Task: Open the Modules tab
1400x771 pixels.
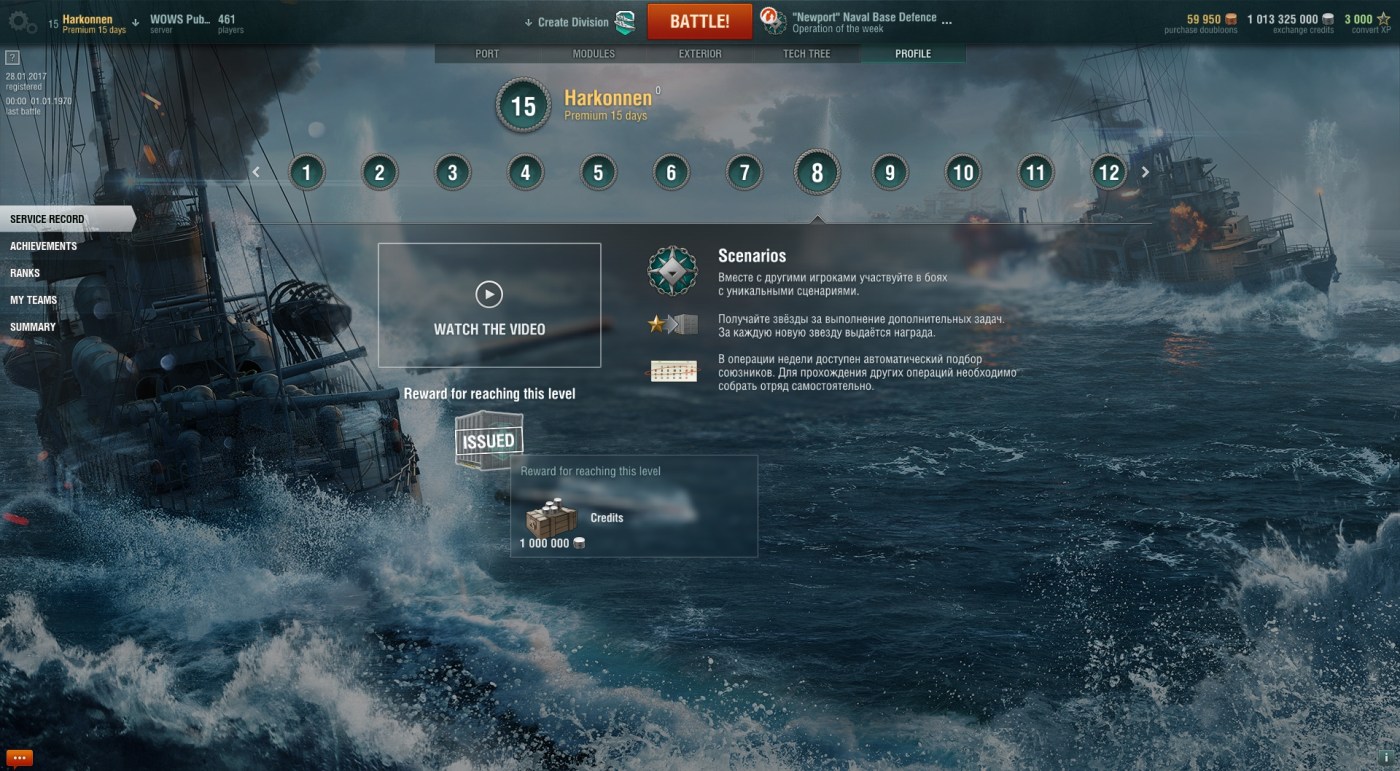Action: pyautogui.click(x=593, y=53)
